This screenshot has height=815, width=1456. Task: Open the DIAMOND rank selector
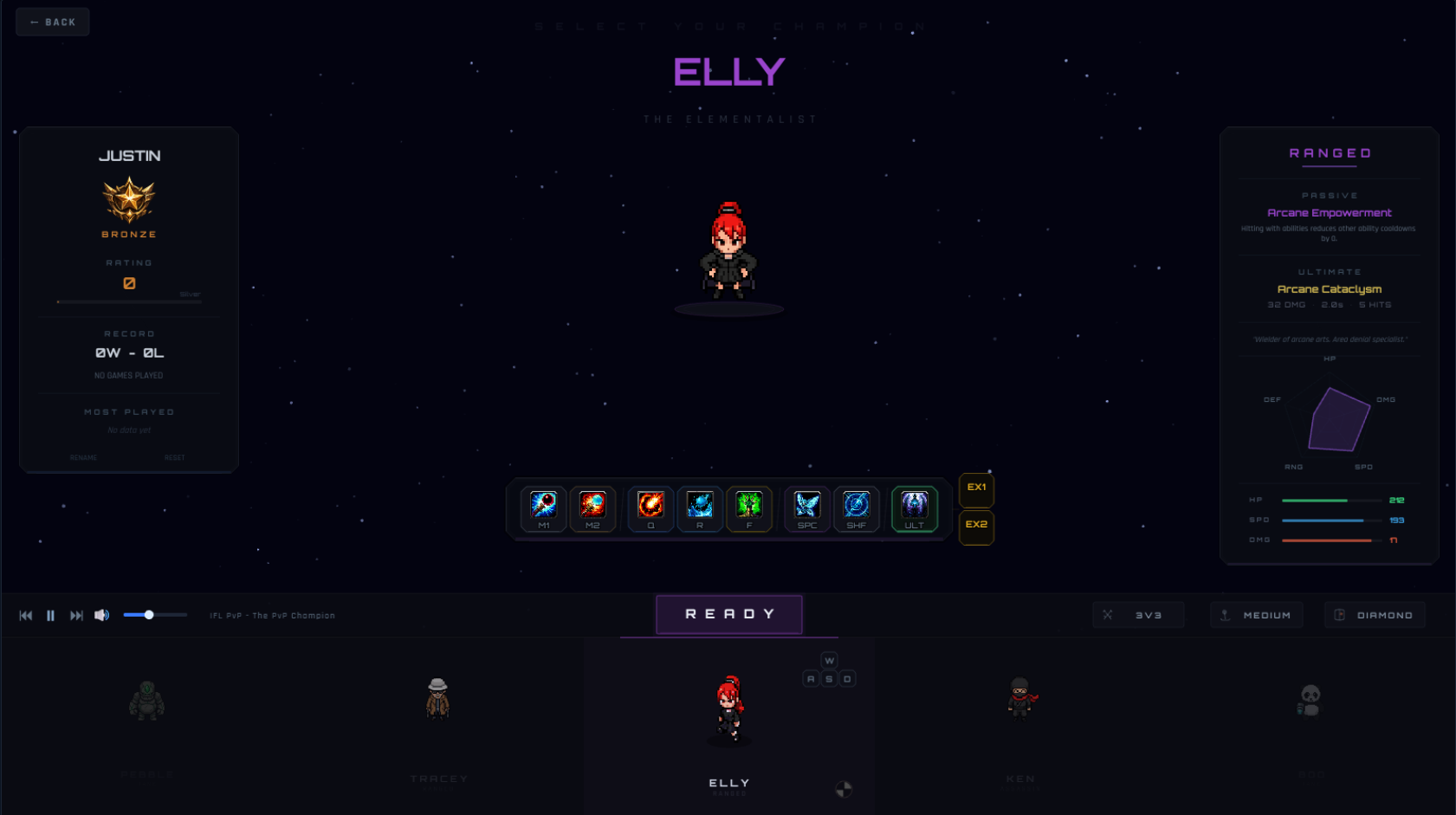[x=1375, y=614]
